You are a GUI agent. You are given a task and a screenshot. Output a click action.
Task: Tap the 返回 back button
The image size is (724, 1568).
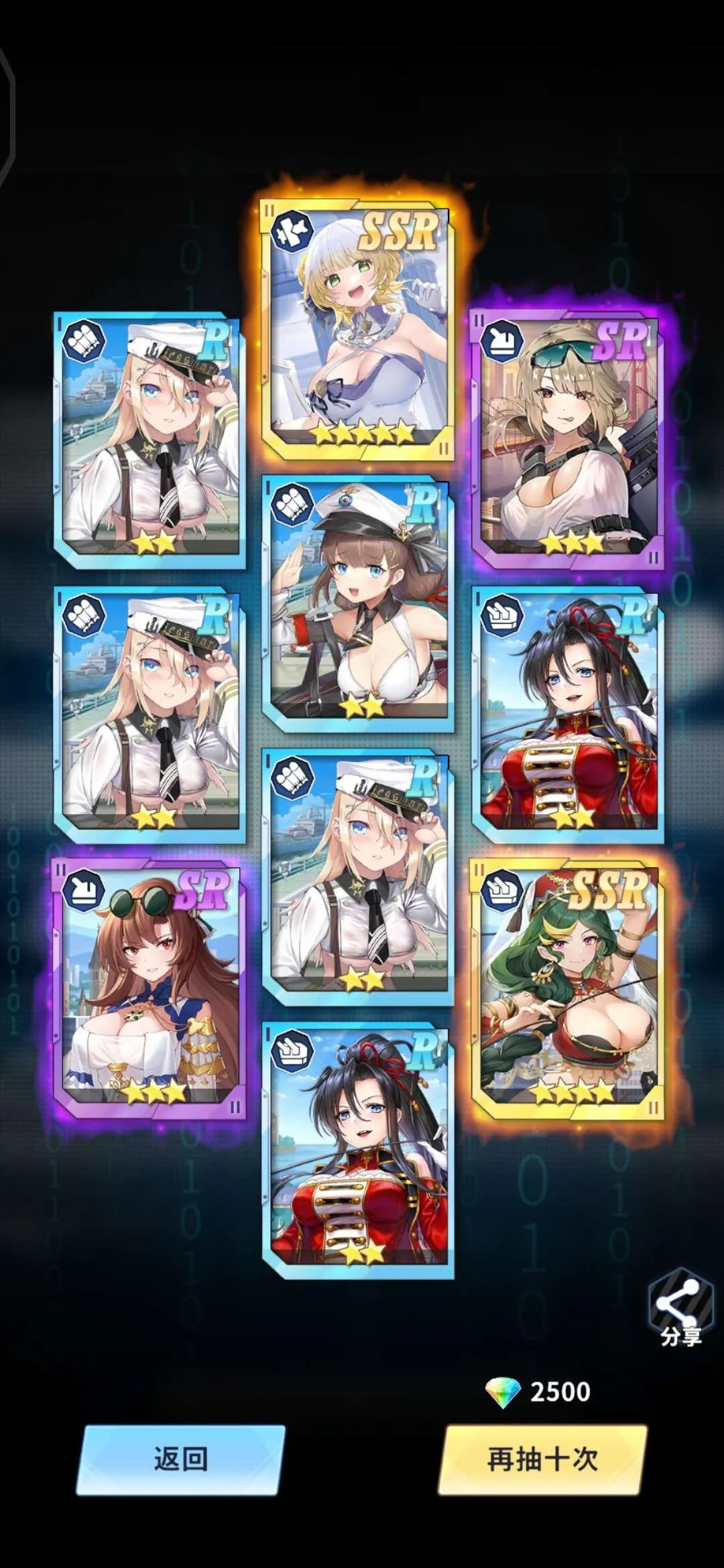[x=180, y=1459]
